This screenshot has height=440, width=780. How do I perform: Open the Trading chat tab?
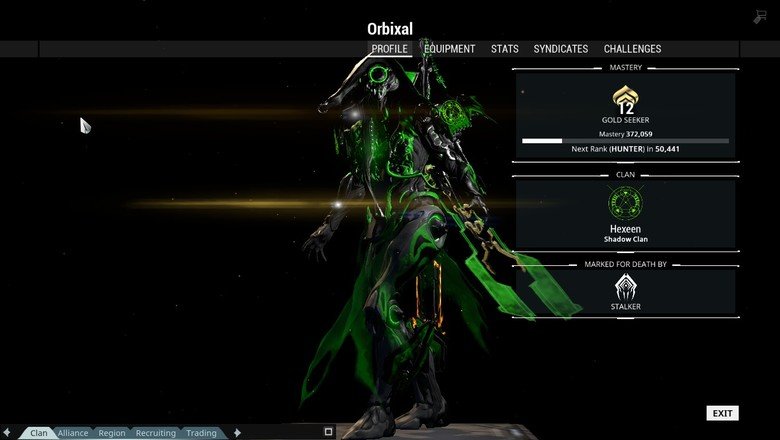(x=201, y=433)
